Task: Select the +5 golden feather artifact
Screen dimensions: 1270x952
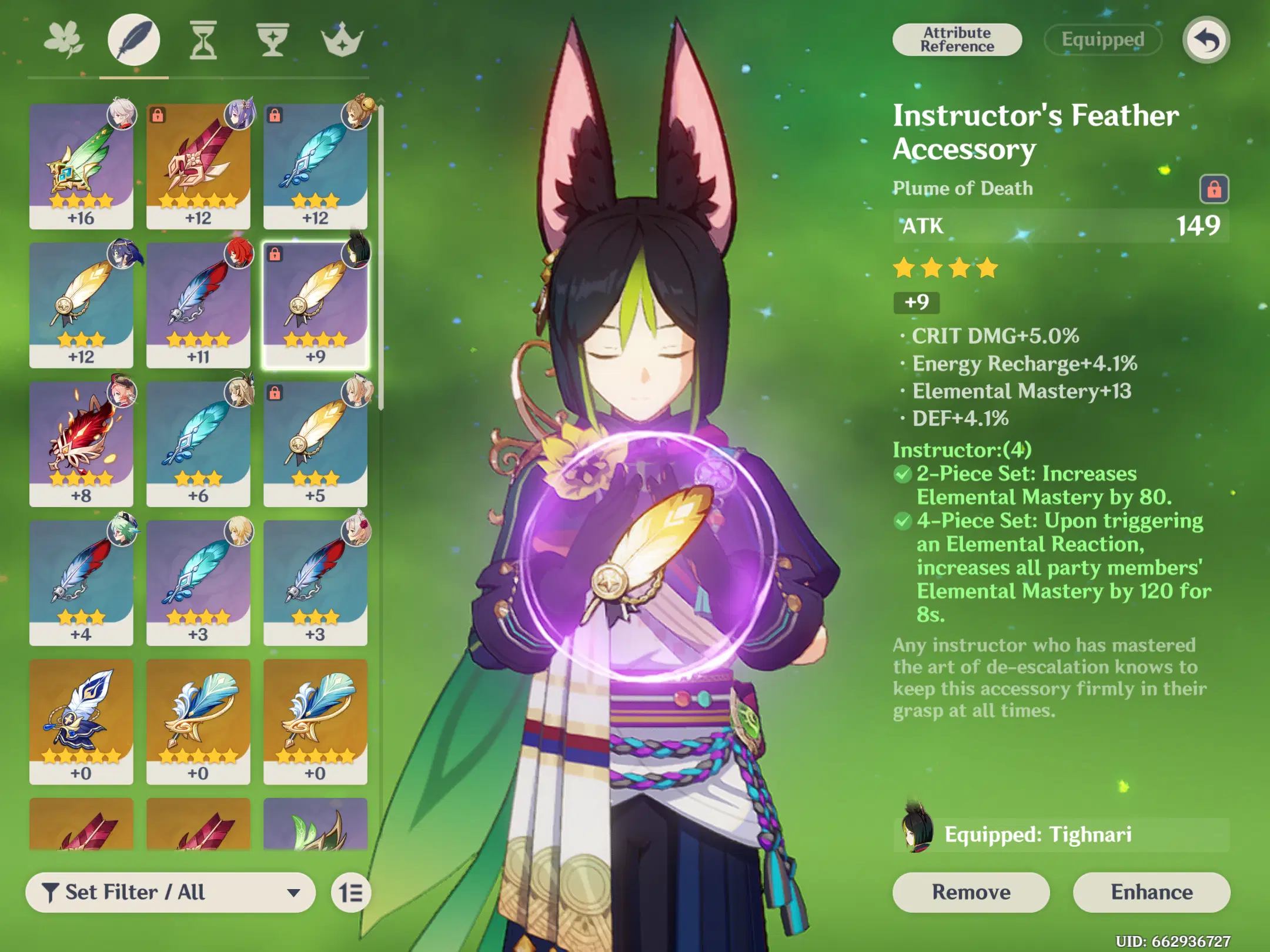Action: point(315,444)
